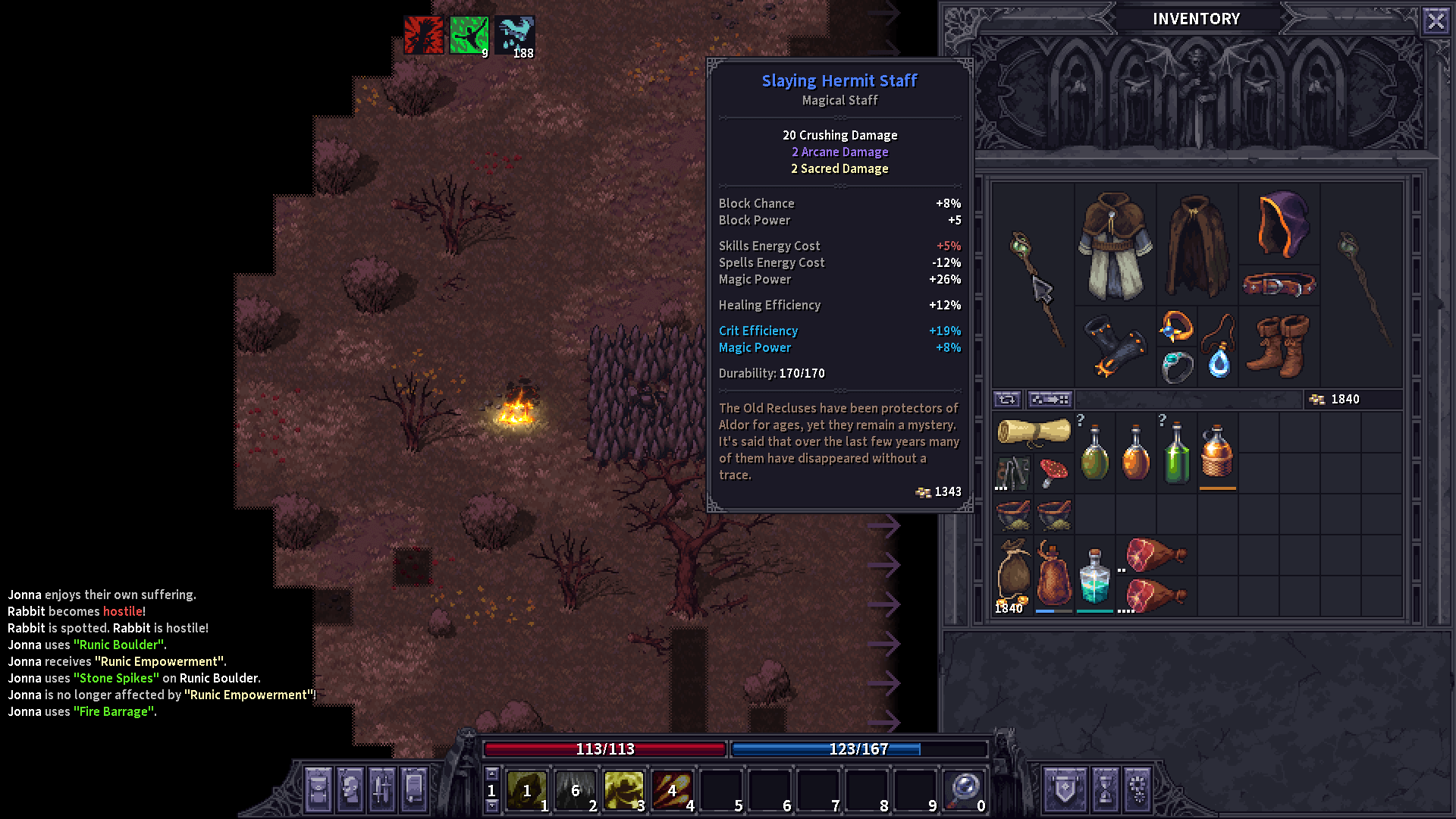This screenshot has height=819, width=1456.
Task: Click the equipped dark cloak
Action: coord(1197,246)
